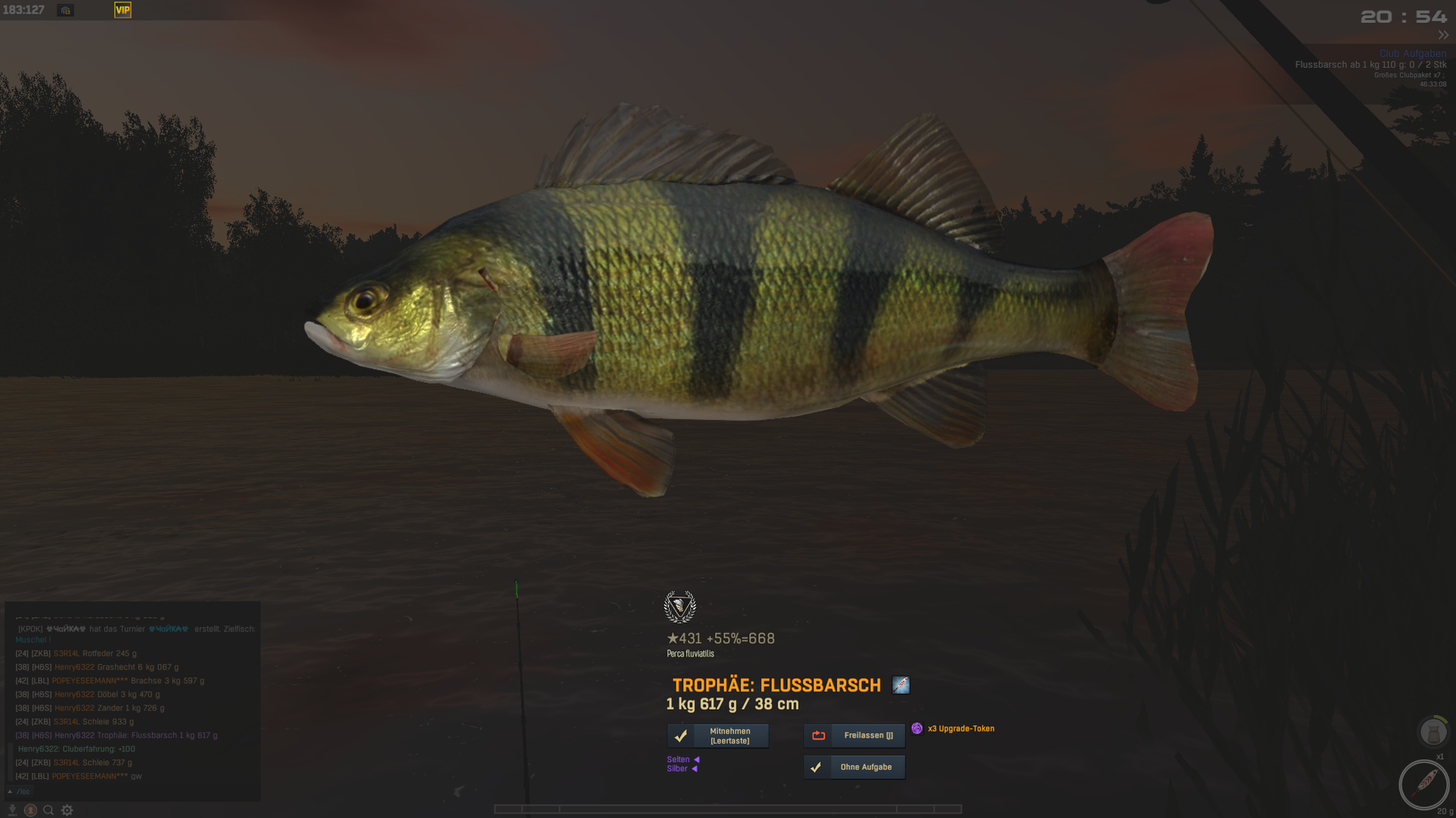Image resolution: width=1456 pixels, height=818 pixels.
Task: Click the purple Upgrade-Token icon
Action: pos(917,729)
